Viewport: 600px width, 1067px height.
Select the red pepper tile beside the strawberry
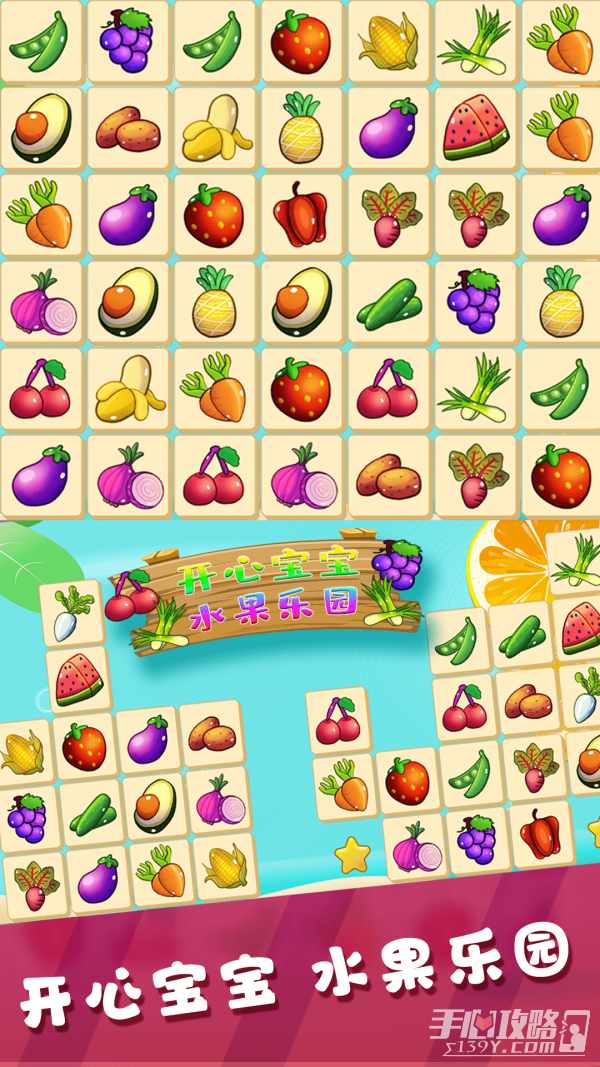301,215
